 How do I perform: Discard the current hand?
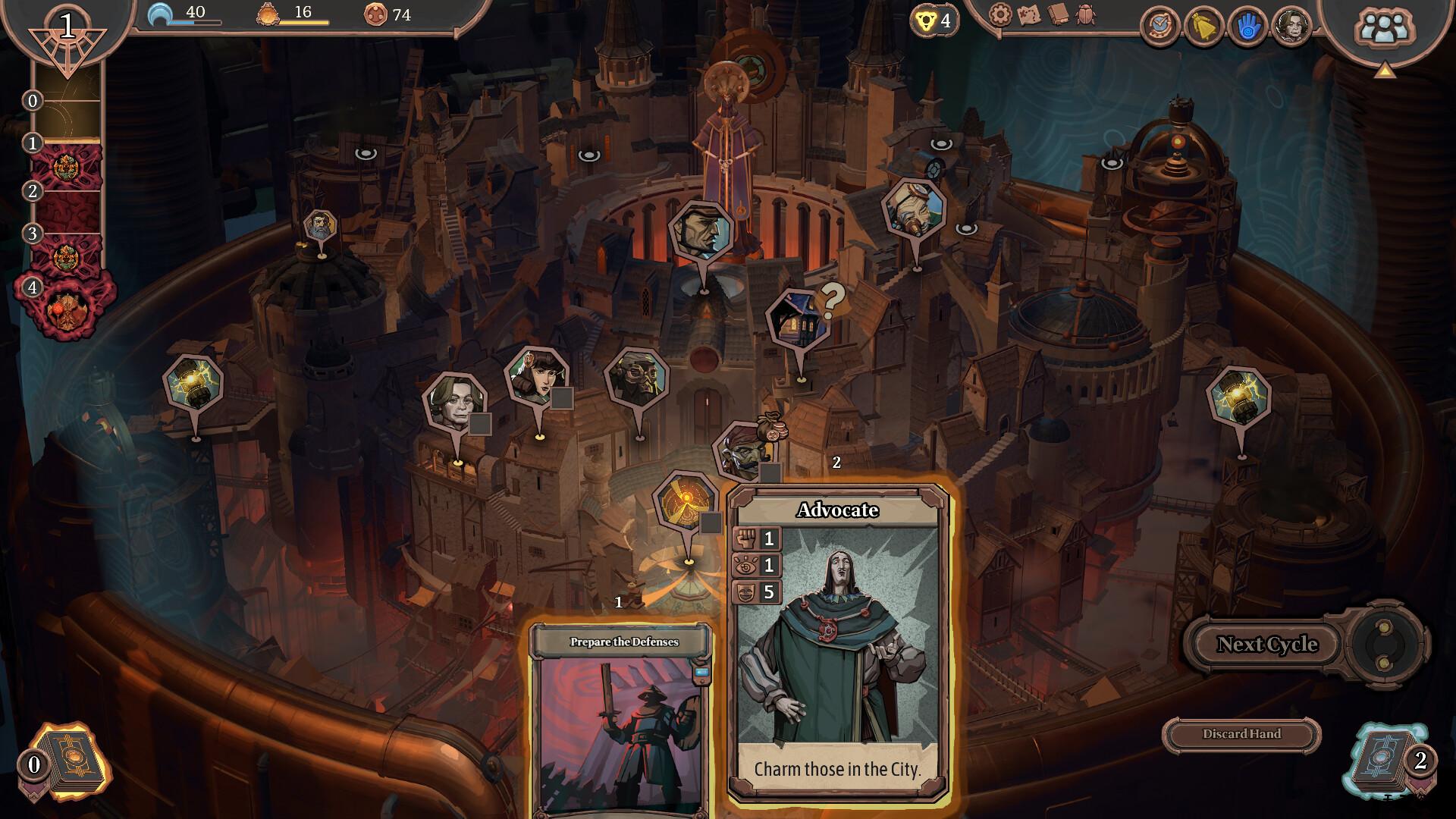pyautogui.click(x=1241, y=734)
